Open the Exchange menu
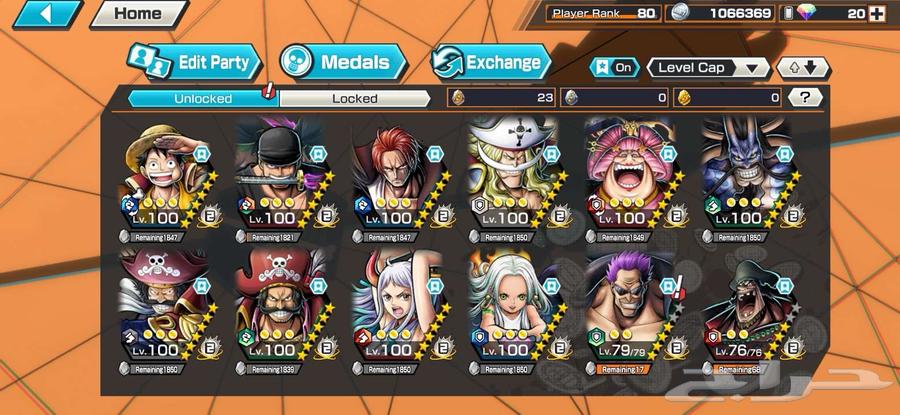The image size is (900, 415). (491, 62)
